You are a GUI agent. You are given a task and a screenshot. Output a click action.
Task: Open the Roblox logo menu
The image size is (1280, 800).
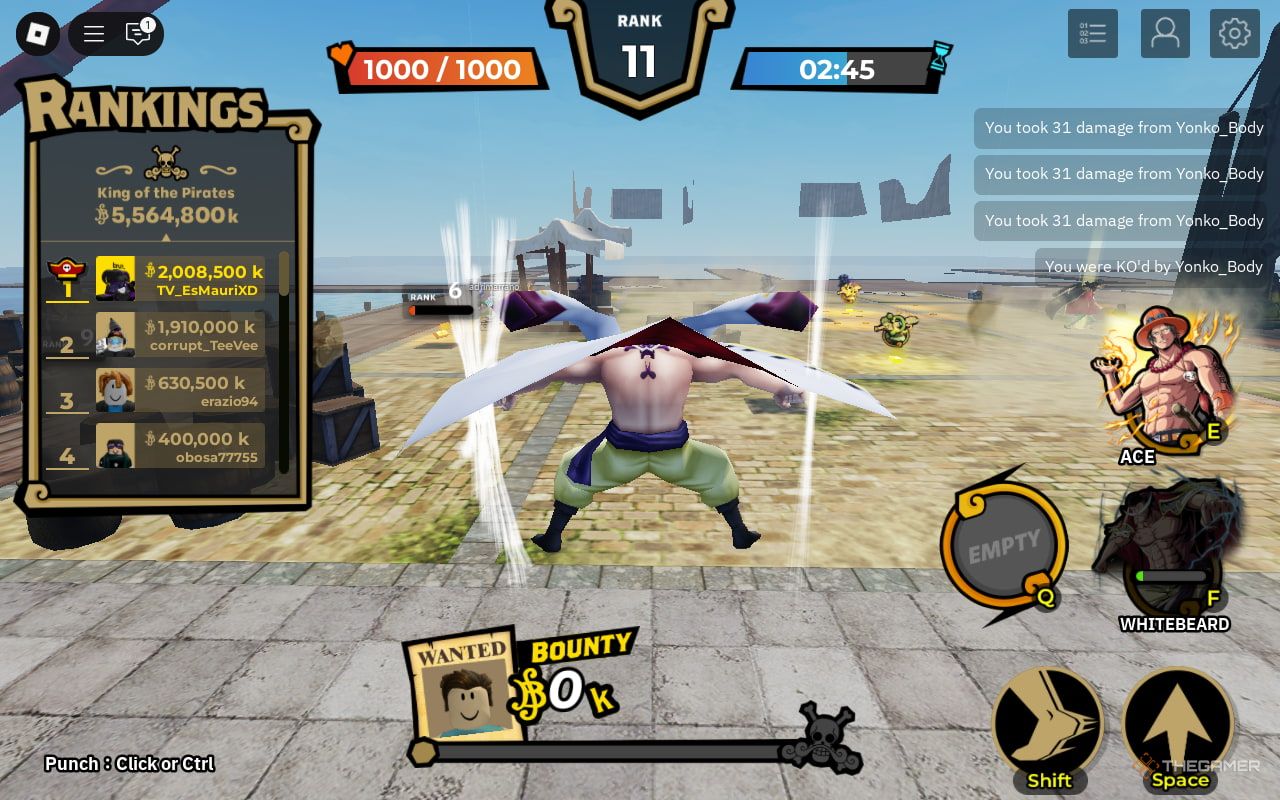(x=38, y=34)
